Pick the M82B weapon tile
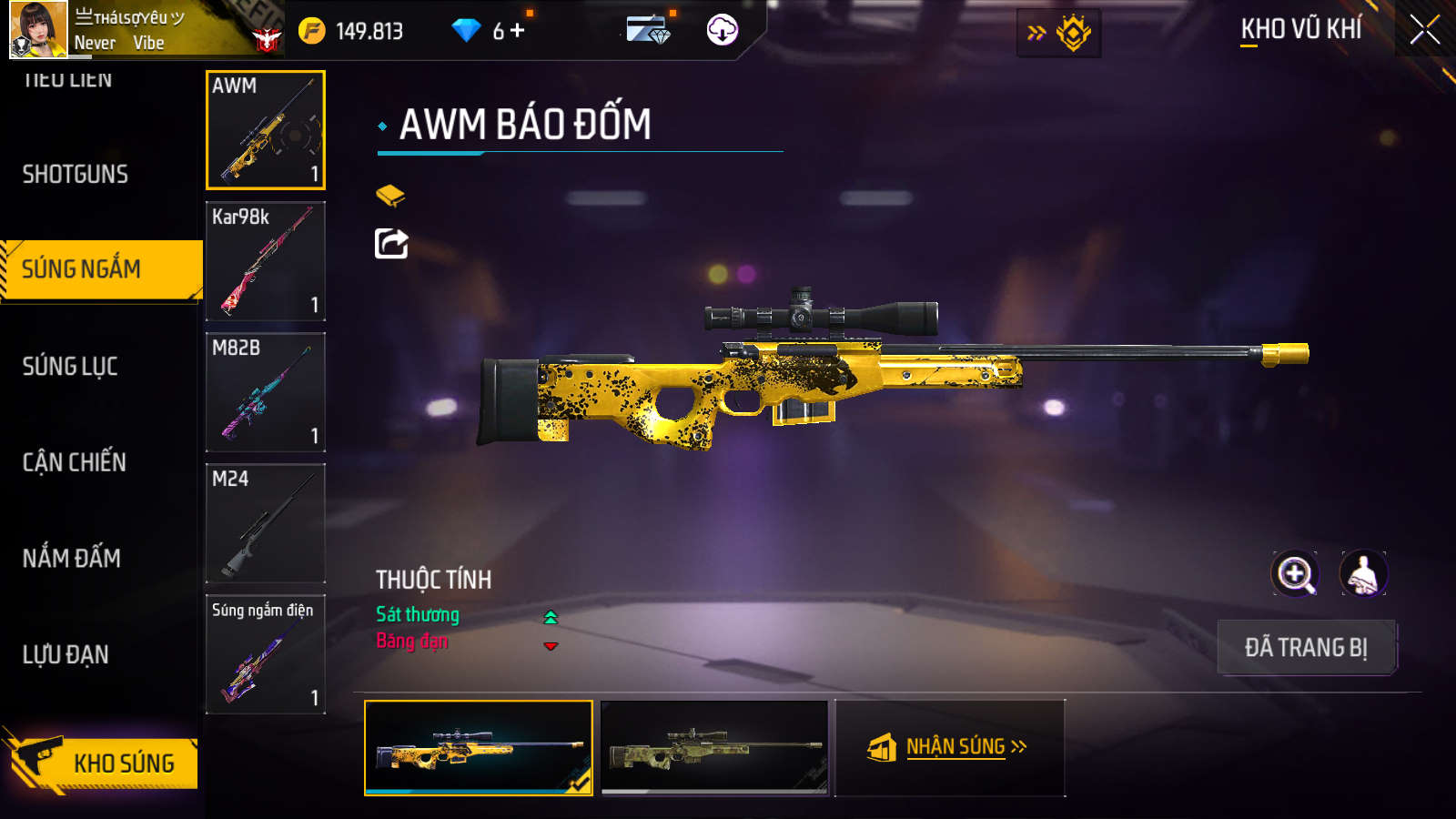The width and height of the screenshot is (1456, 819). 266,392
